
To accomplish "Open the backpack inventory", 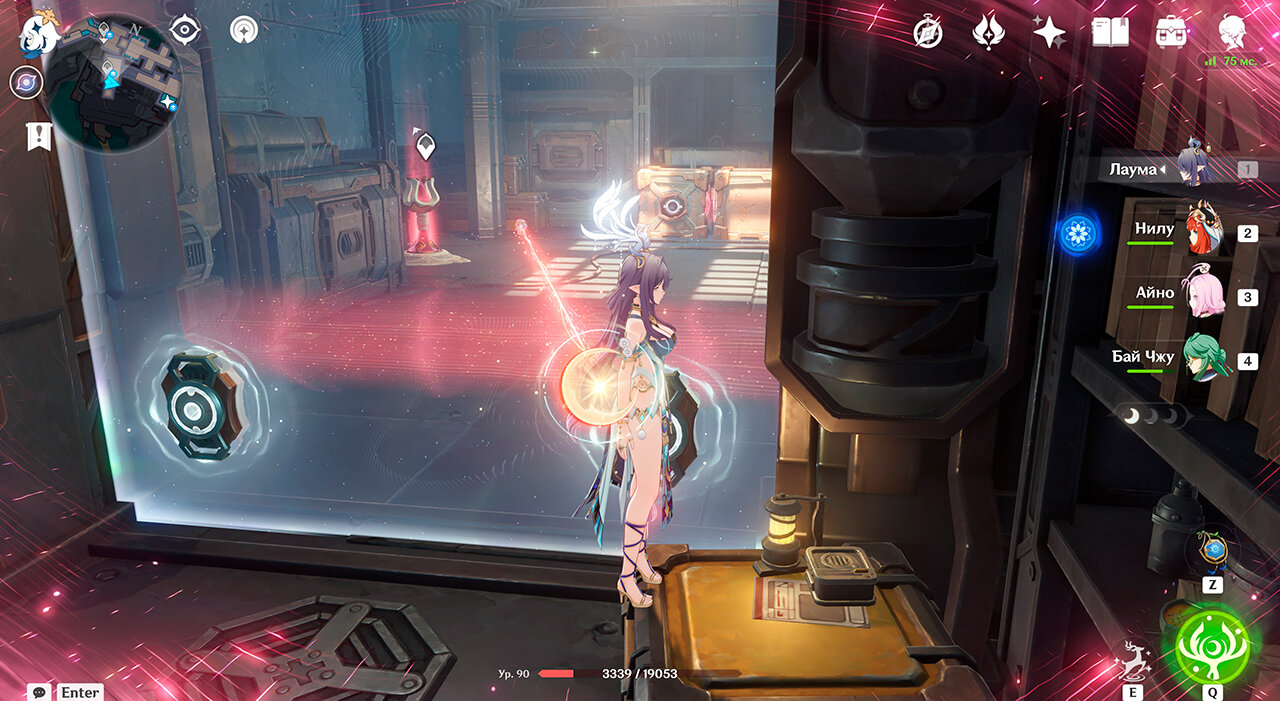I will [x=1170, y=33].
